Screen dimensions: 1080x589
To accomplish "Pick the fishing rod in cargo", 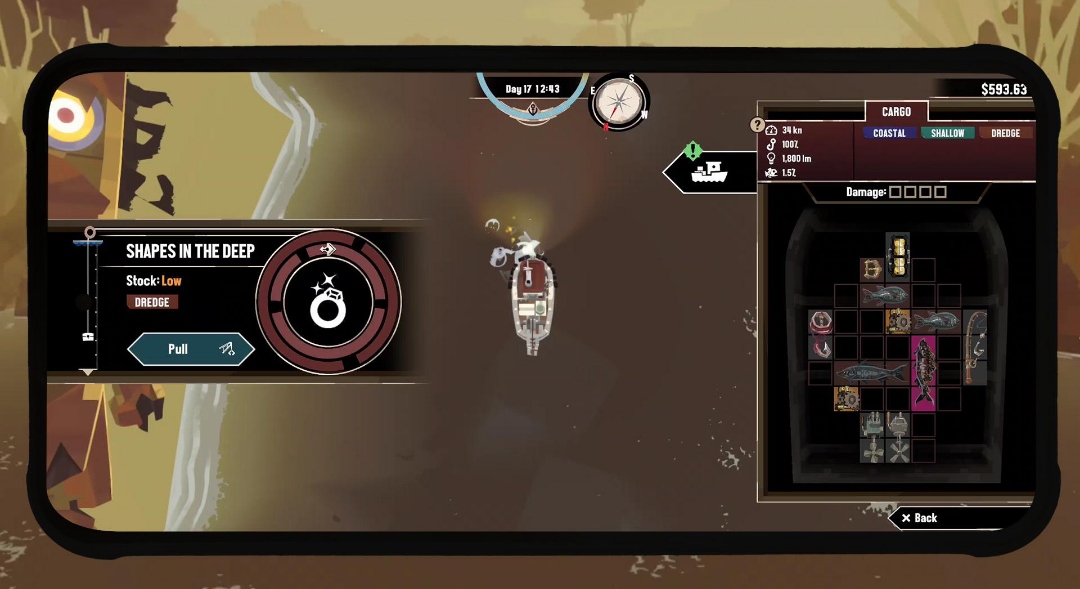I will pos(975,335).
